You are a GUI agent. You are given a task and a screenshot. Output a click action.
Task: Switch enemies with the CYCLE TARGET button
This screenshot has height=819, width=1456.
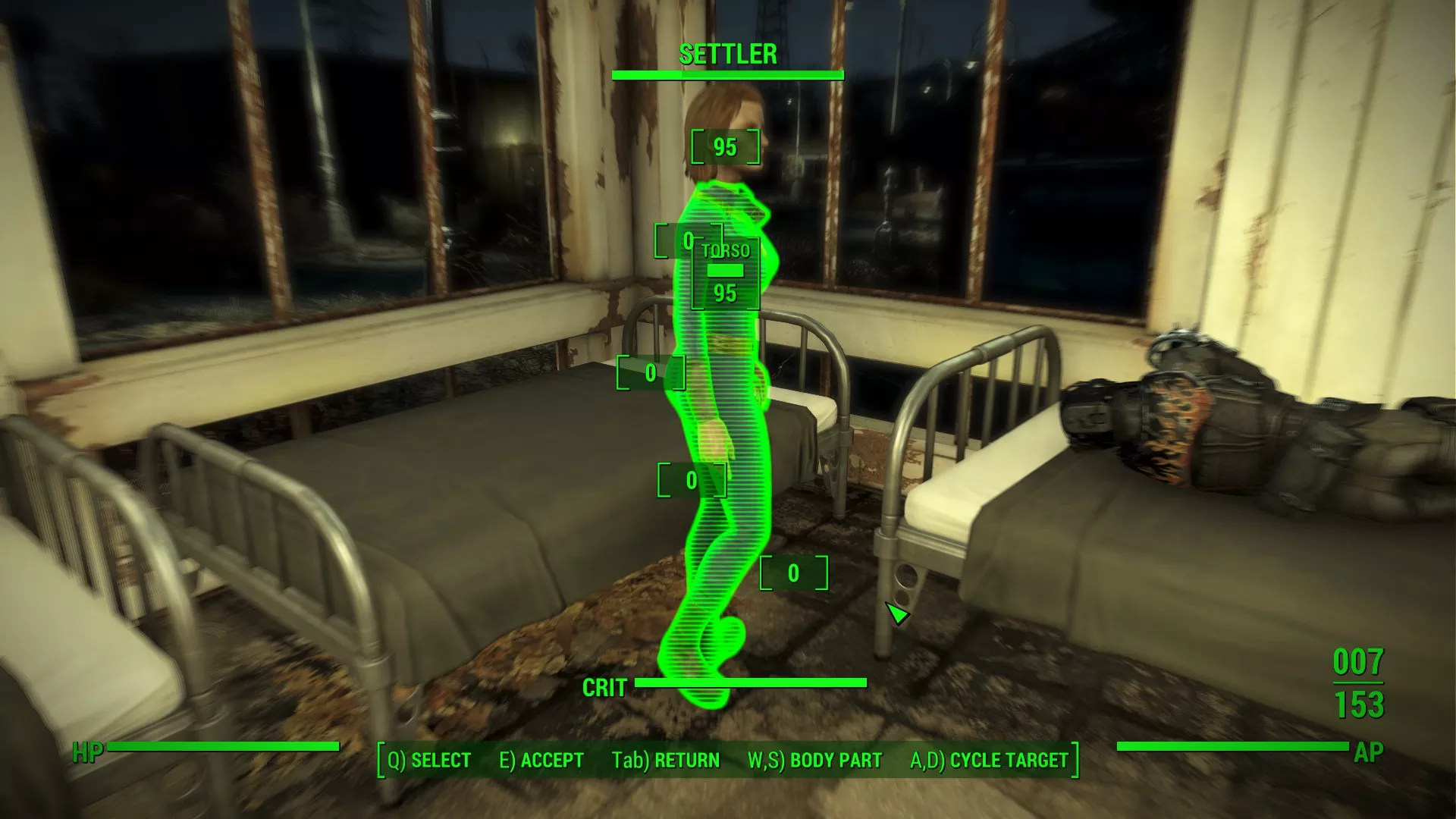pos(989,760)
